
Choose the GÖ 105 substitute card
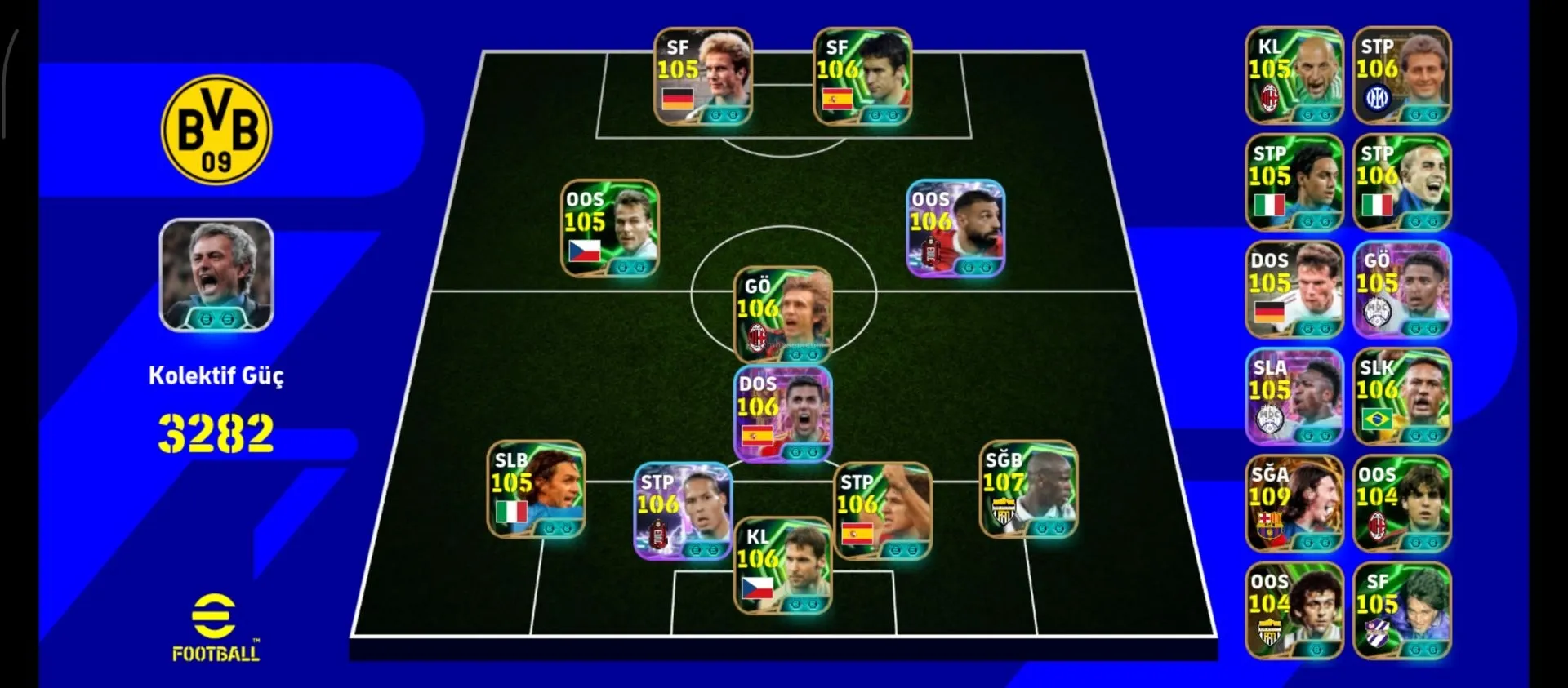(1402, 290)
